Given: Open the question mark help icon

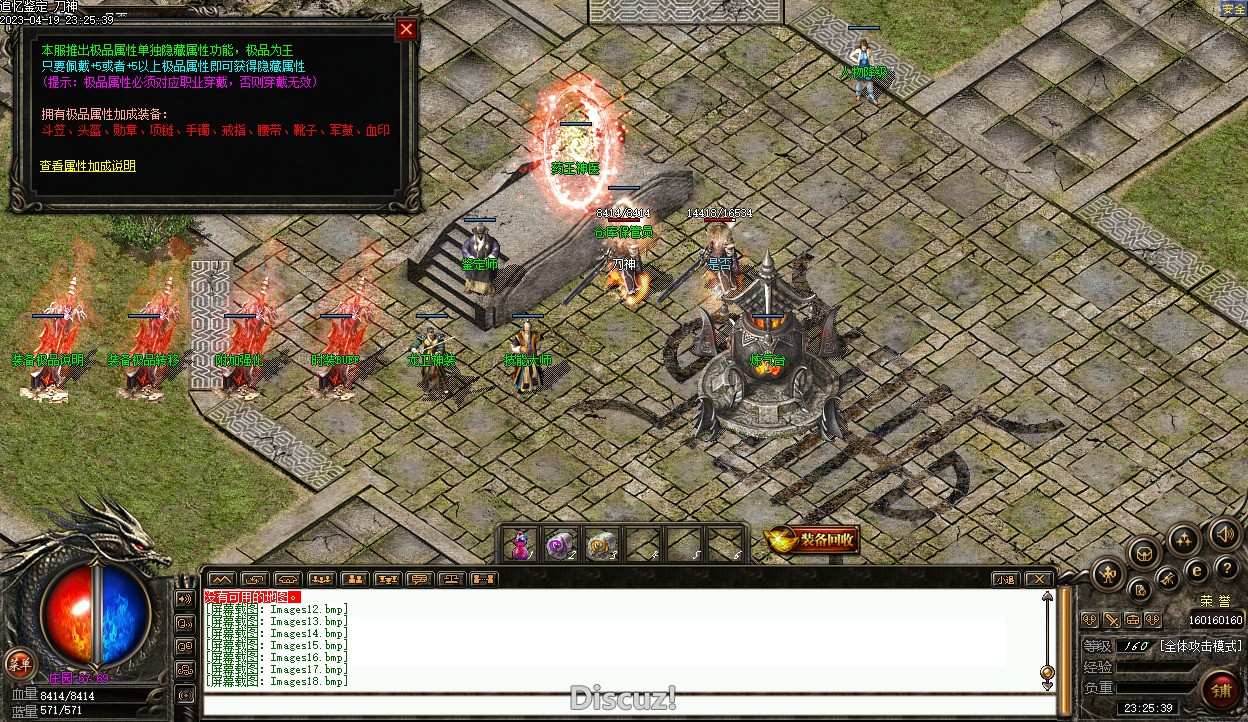Looking at the screenshot, I should (x=1228, y=568).
